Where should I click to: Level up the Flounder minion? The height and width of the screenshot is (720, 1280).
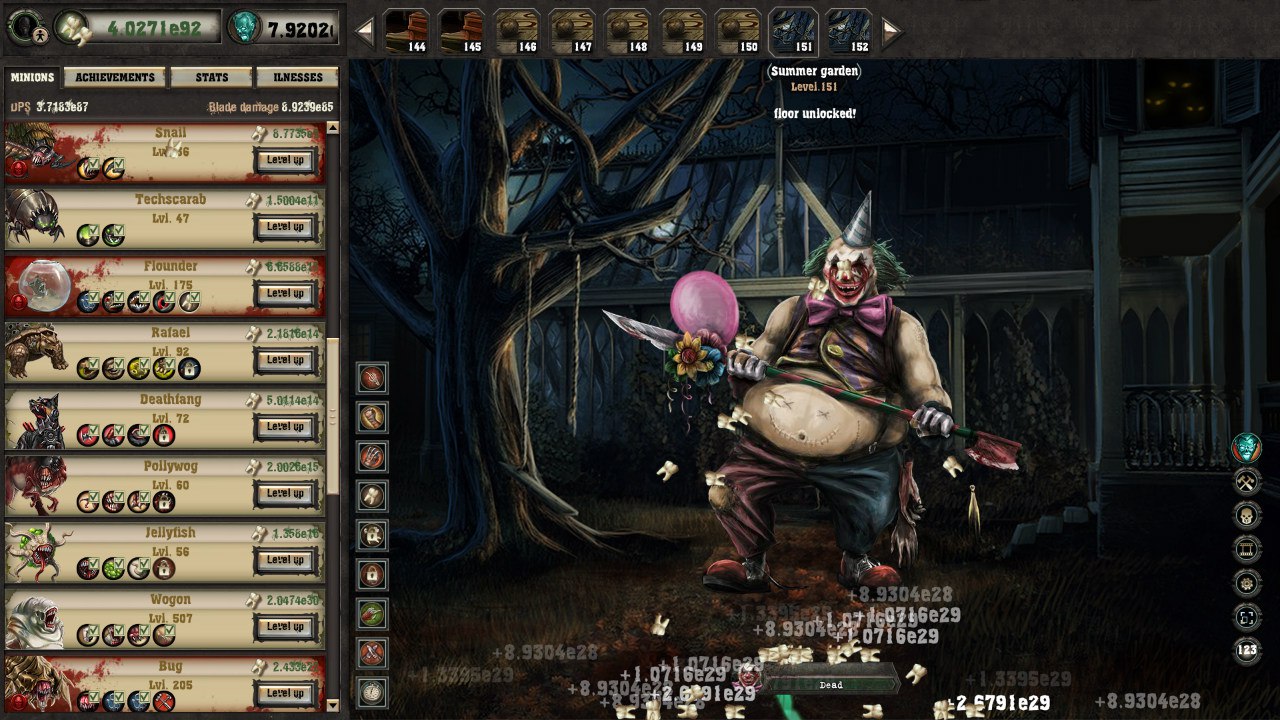pyautogui.click(x=287, y=293)
